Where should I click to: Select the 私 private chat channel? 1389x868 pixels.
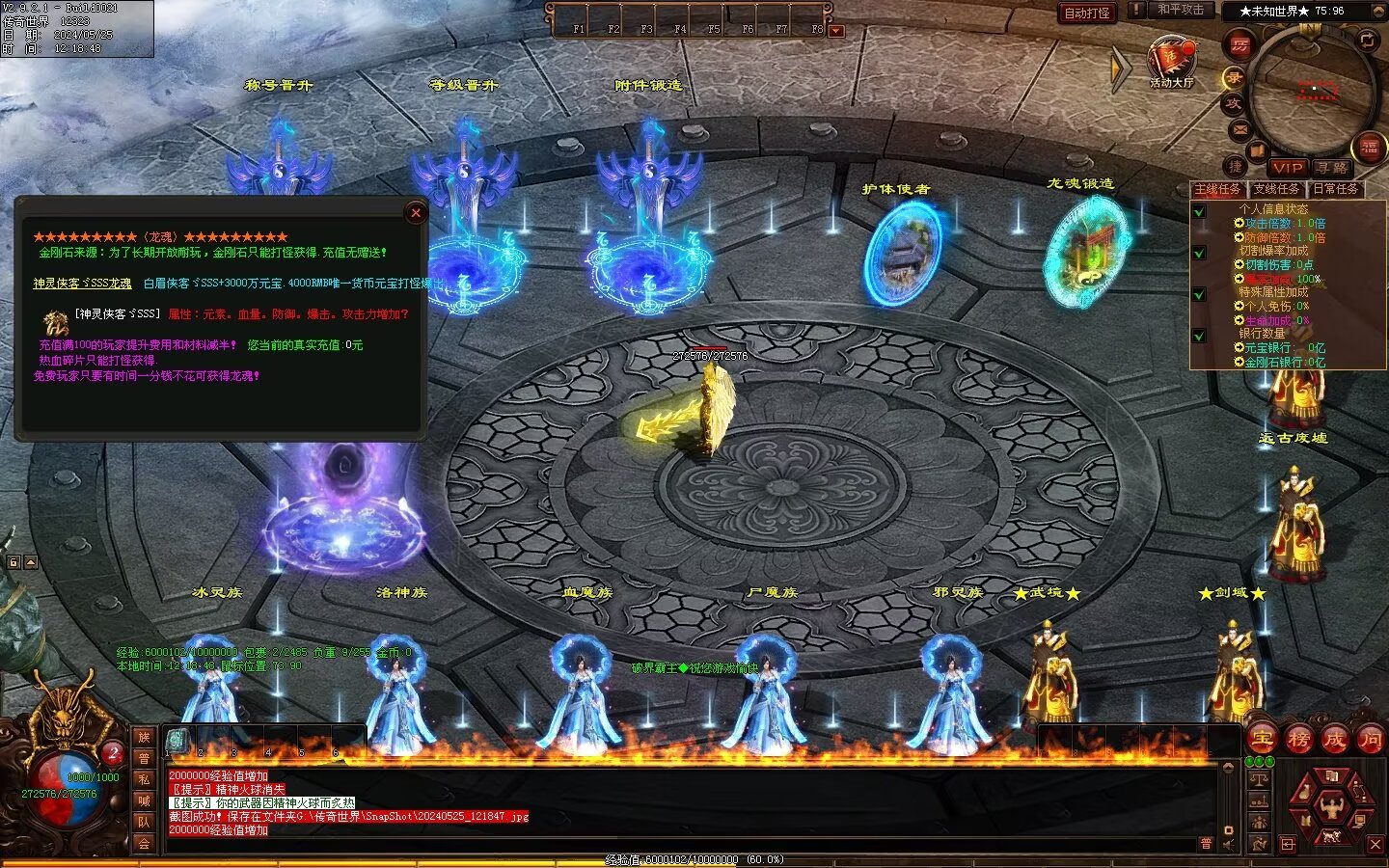click(144, 779)
